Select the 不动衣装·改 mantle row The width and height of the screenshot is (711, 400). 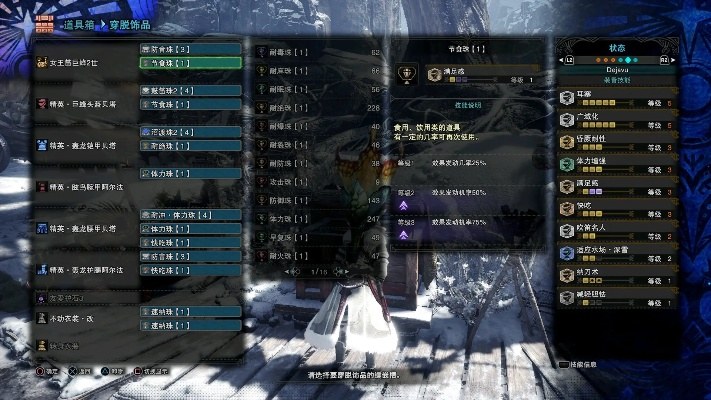coord(80,317)
